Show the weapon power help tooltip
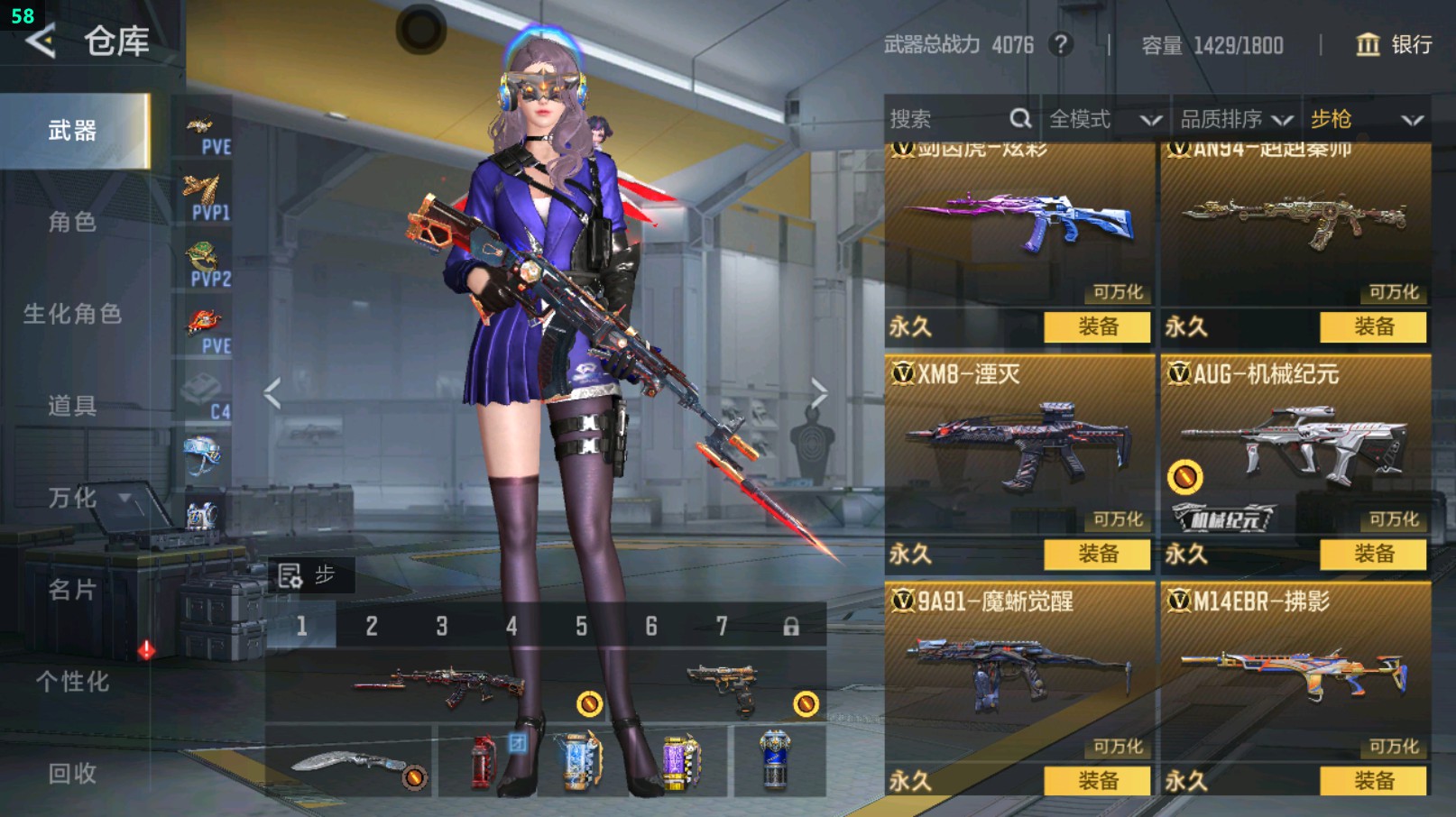1456x817 pixels. 1061,44
